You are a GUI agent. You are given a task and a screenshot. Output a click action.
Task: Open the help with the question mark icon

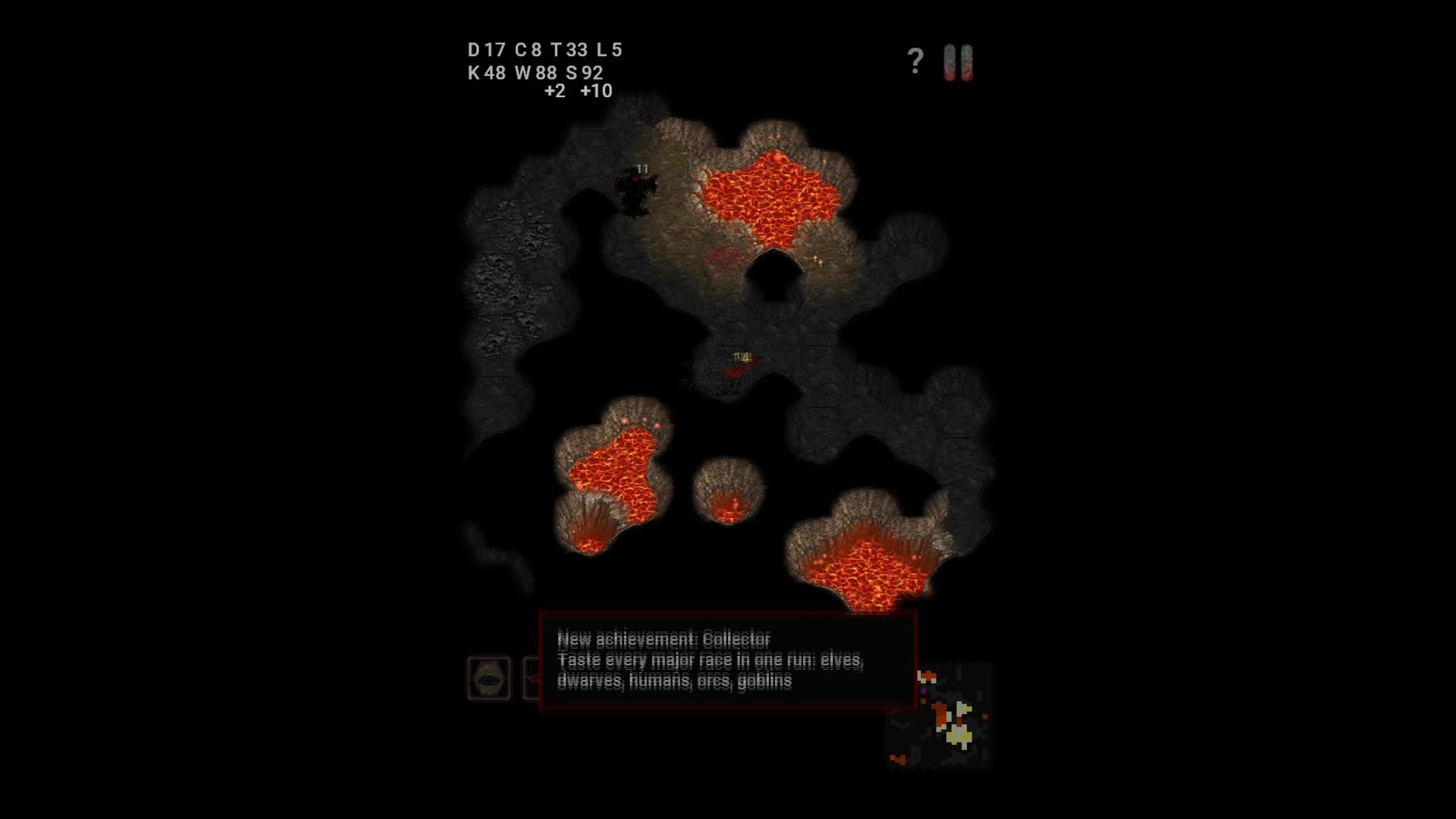(914, 59)
